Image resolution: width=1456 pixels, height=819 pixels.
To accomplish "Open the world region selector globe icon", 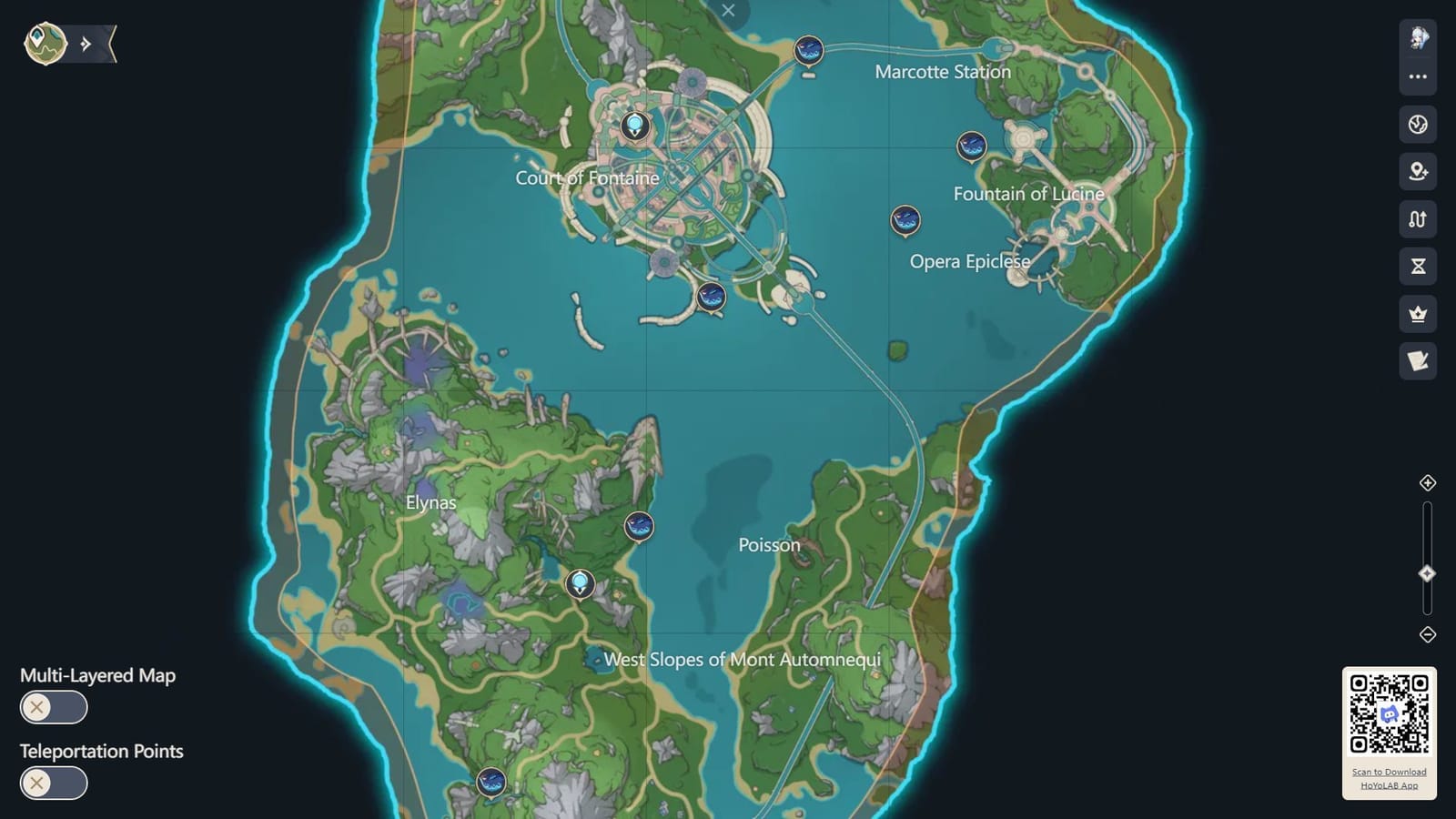I will coord(1417,126).
